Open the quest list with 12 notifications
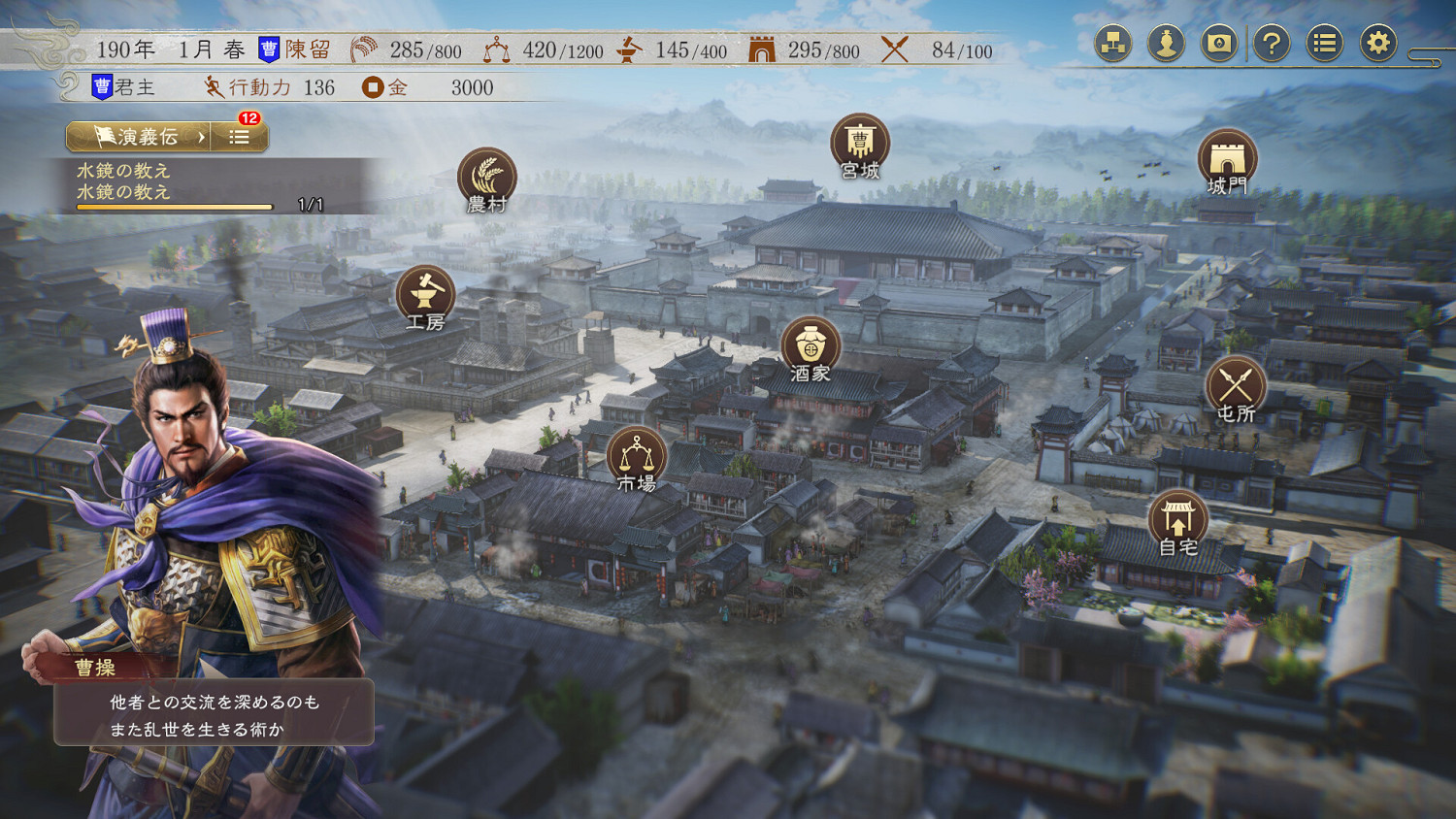The image size is (1456, 819). click(238, 136)
